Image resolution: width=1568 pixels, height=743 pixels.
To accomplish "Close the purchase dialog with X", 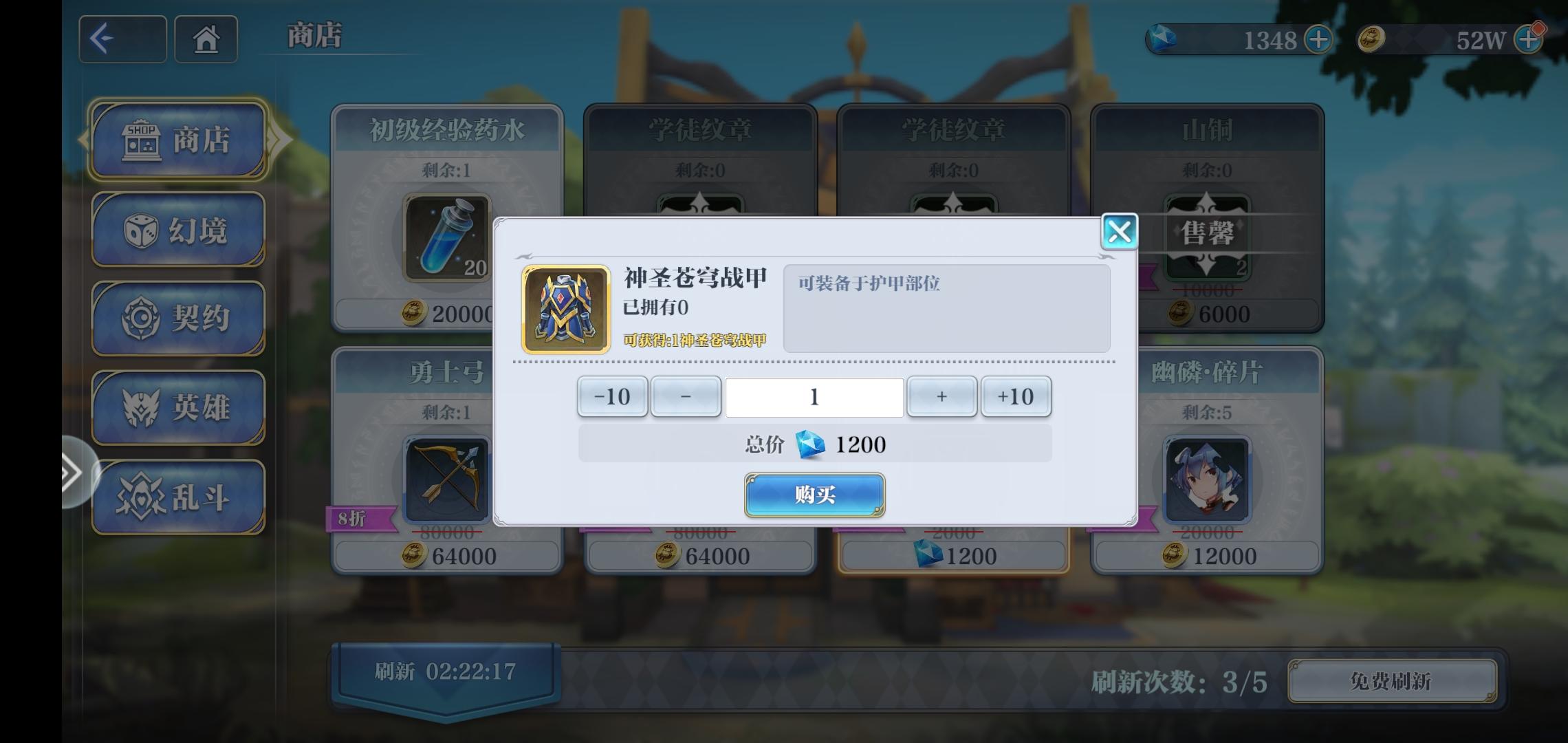I will click(x=1120, y=232).
